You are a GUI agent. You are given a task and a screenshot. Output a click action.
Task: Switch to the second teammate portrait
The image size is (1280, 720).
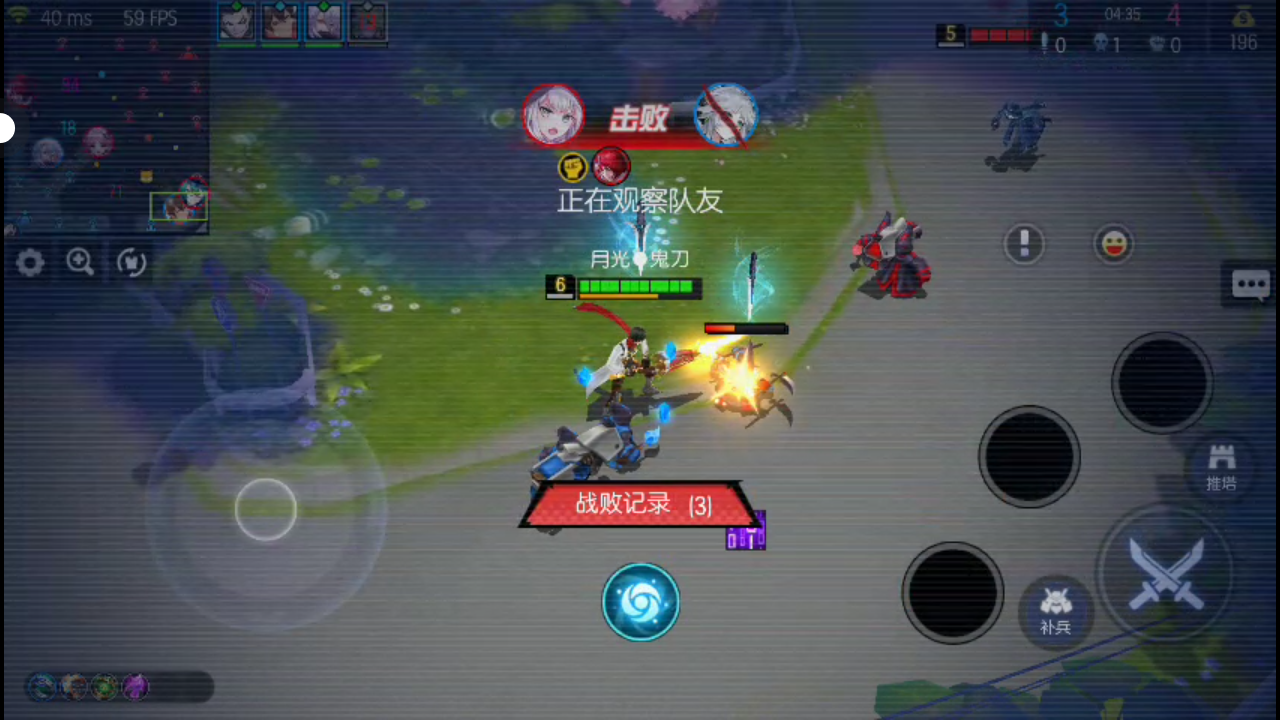pyautogui.click(x=280, y=21)
